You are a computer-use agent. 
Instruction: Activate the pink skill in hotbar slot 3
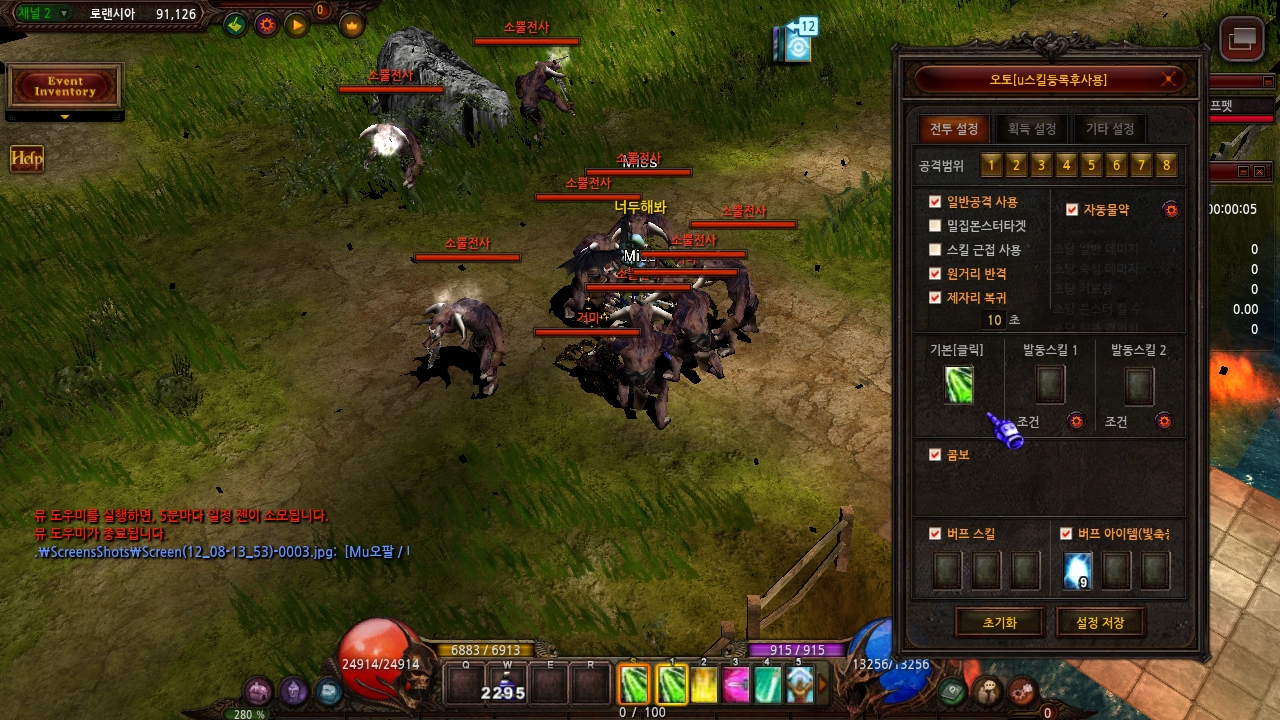click(736, 685)
